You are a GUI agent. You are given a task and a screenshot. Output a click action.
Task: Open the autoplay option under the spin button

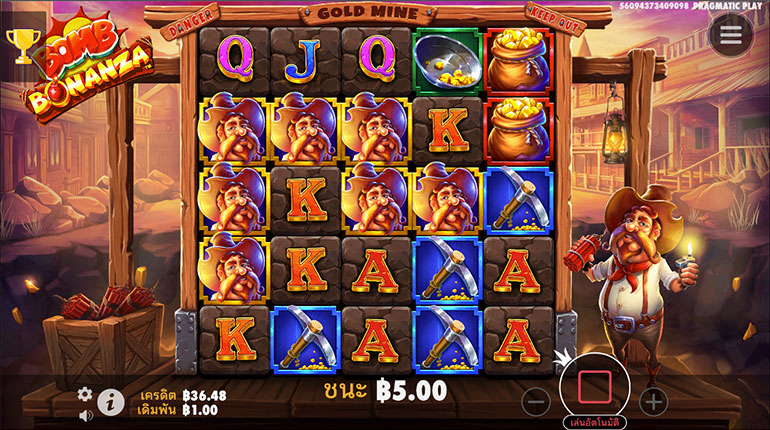coord(594,421)
